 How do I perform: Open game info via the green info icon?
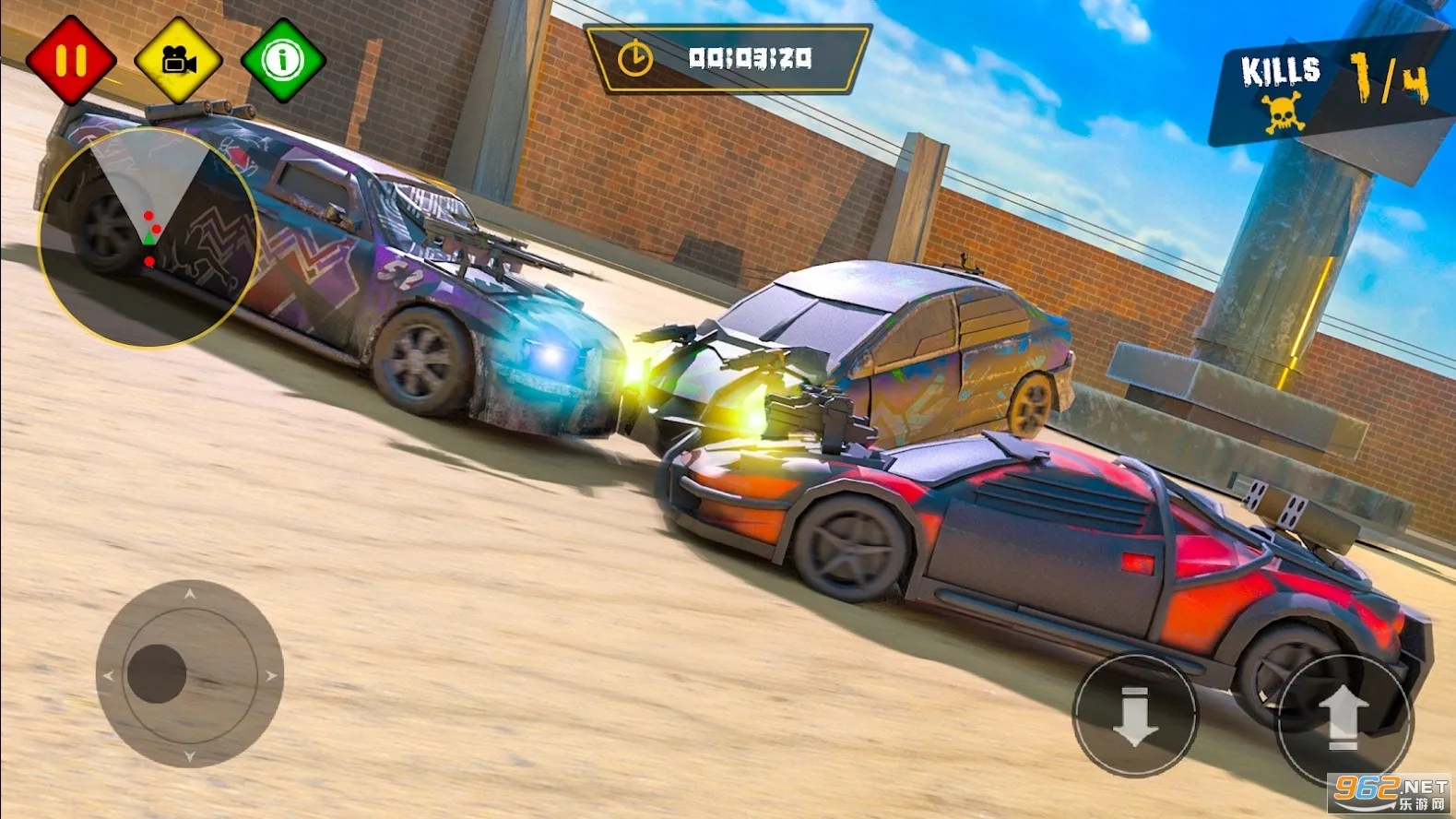click(x=283, y=60)
